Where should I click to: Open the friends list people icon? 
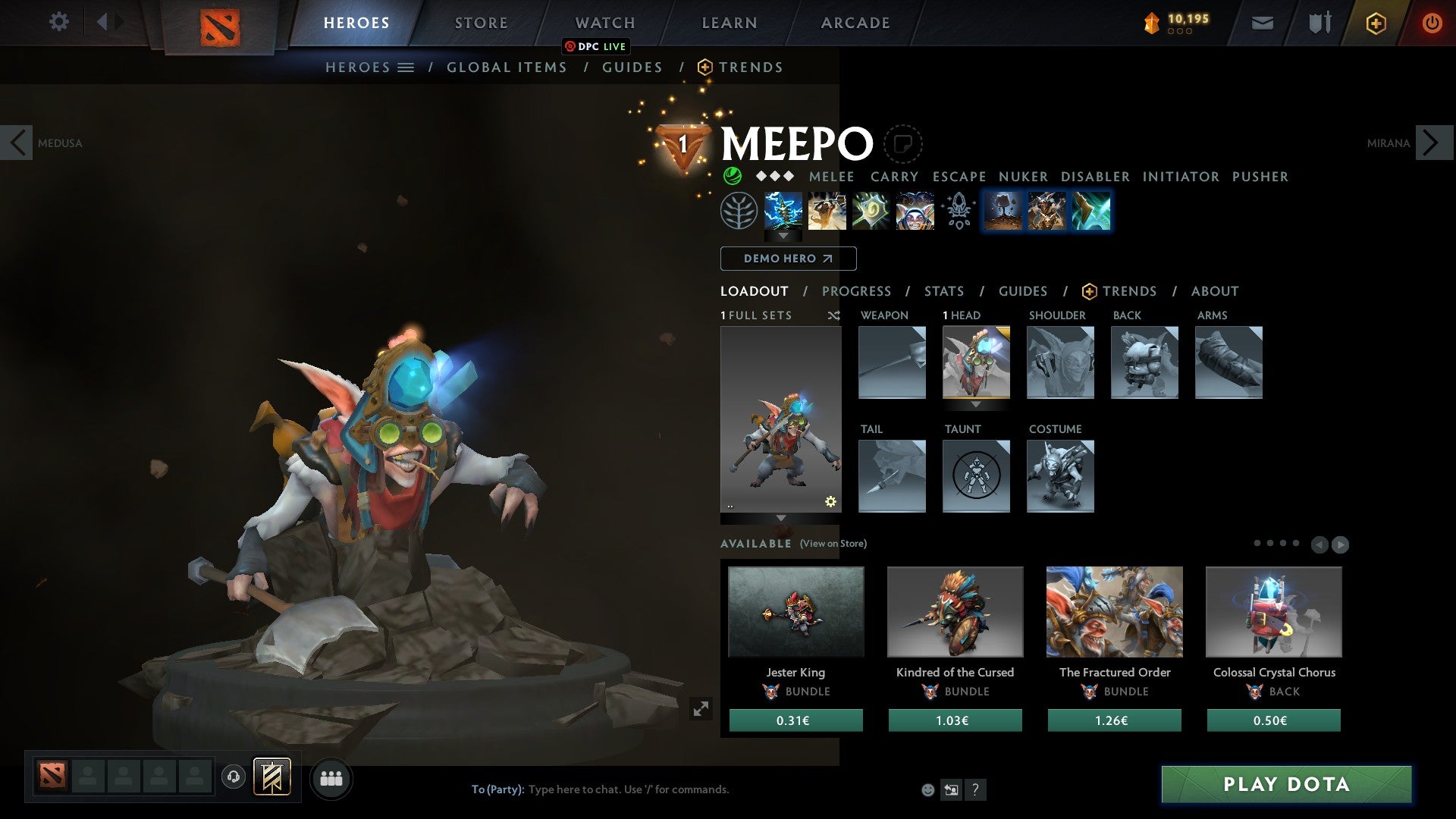click(x=331, y=778)
